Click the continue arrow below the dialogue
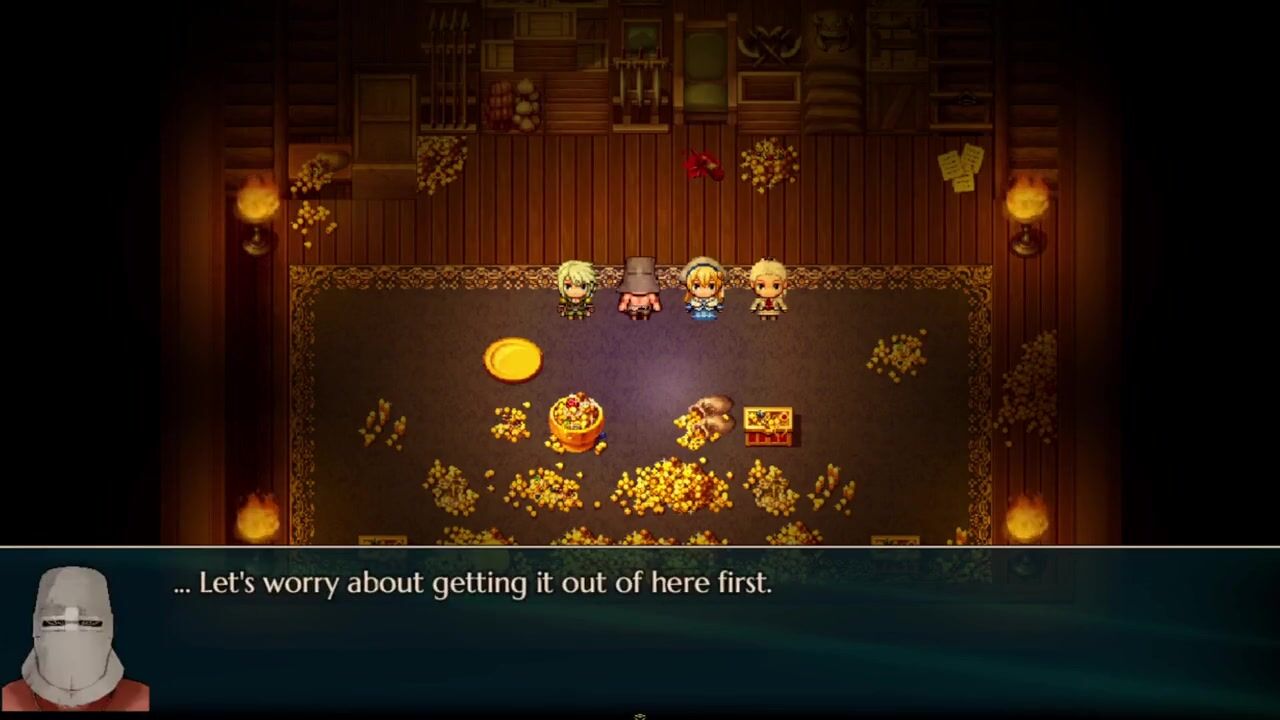Image resolution: width=1280 pixels, height=720 pixels. pos(640,716)
